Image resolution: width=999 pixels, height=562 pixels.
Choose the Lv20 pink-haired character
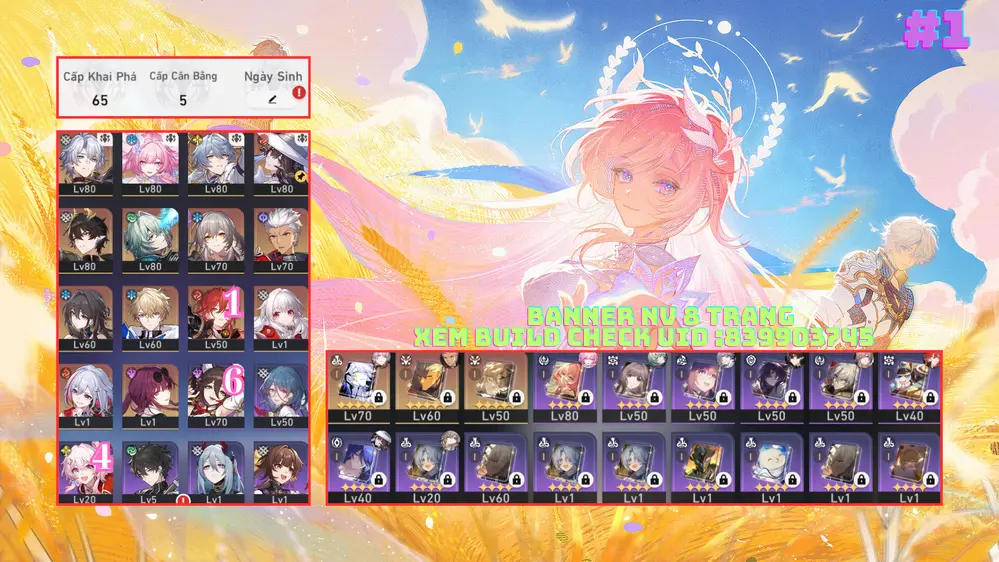point(85,470)
